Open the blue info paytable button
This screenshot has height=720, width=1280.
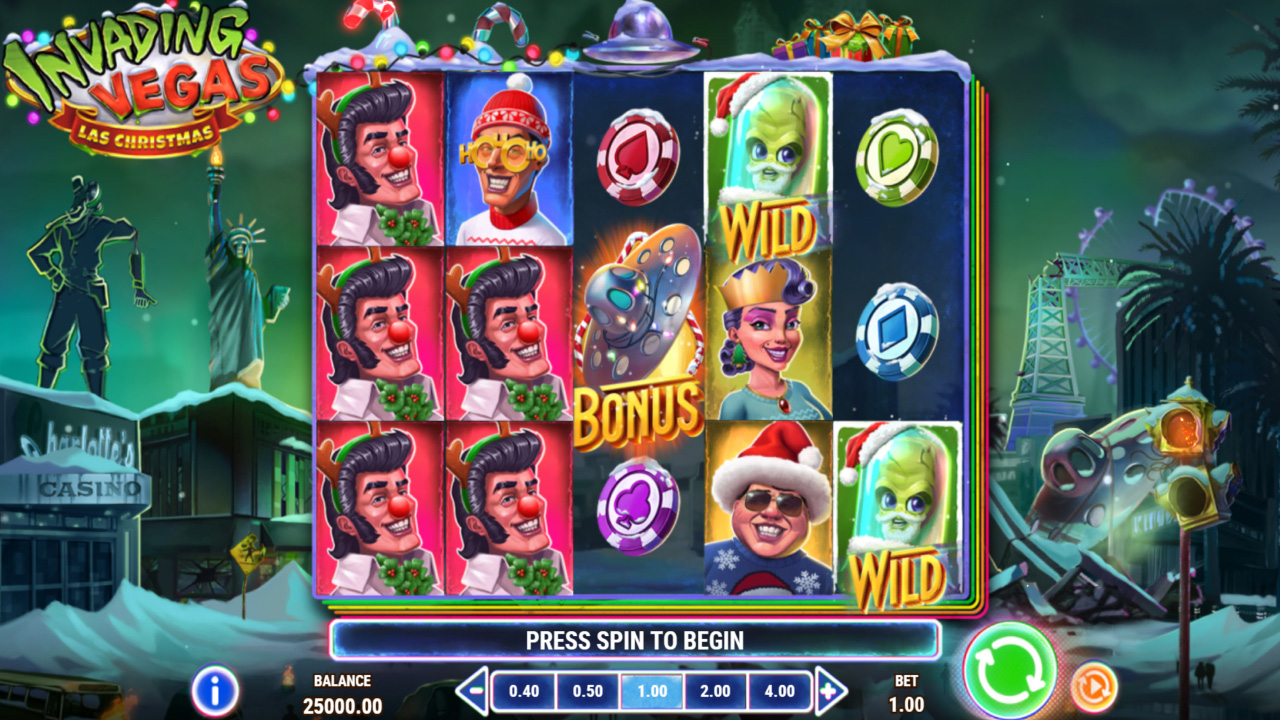(215, 690)
